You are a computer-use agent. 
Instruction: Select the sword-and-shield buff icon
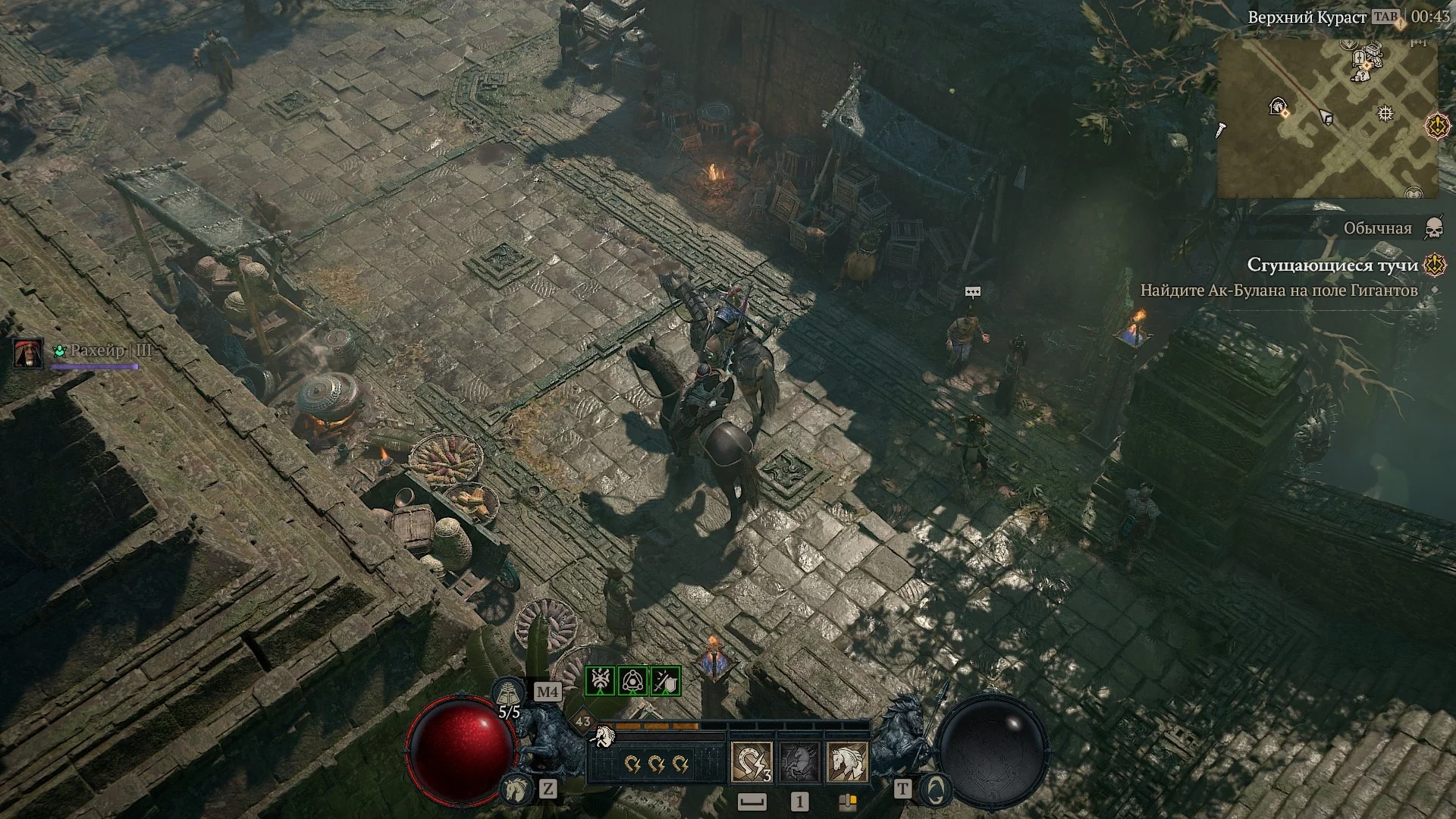(665, 681)
